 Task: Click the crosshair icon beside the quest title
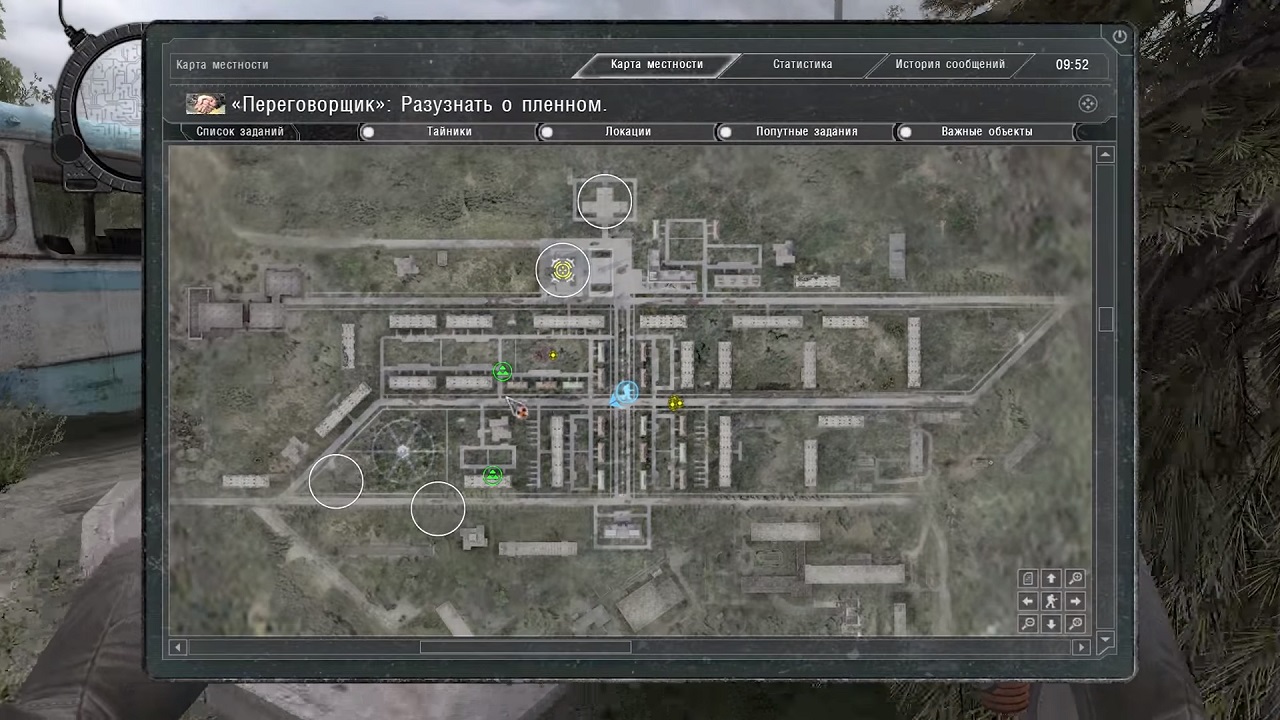coord(1088,104)
